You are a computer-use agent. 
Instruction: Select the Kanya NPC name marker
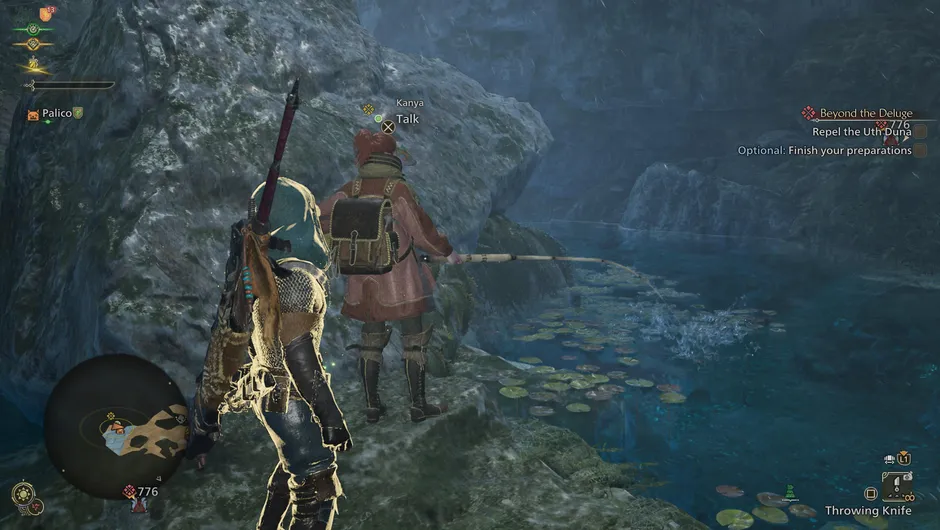pos(409,103)
